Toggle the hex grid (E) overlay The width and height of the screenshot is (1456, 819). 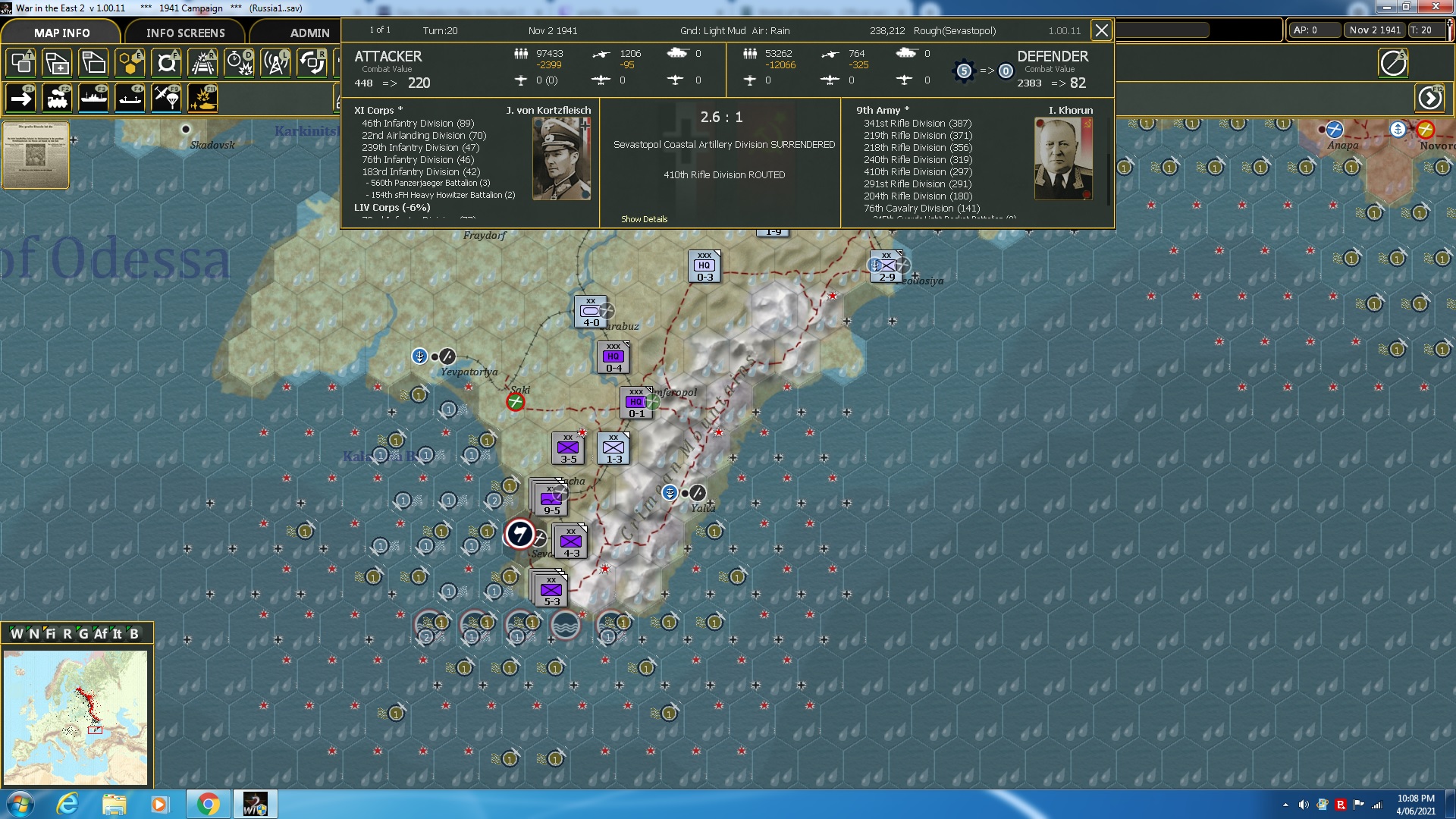coord(130,63)
